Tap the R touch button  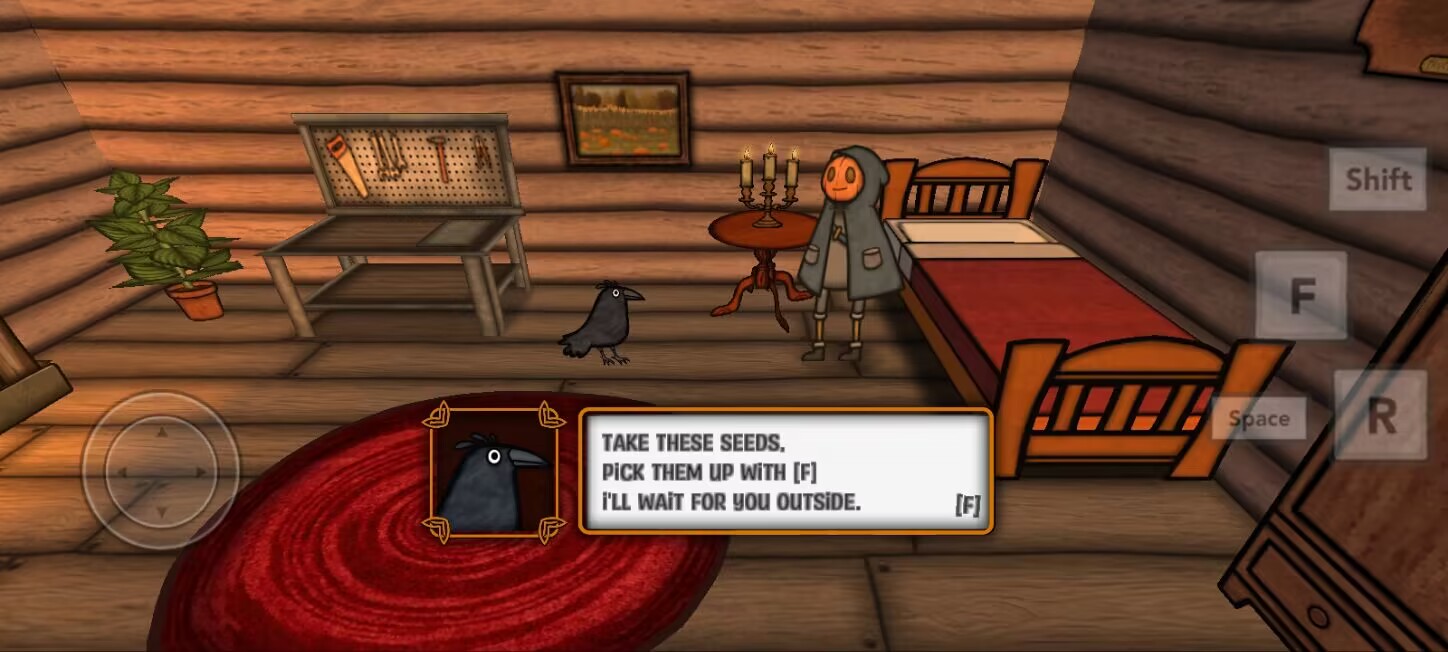coord(1380,416)
